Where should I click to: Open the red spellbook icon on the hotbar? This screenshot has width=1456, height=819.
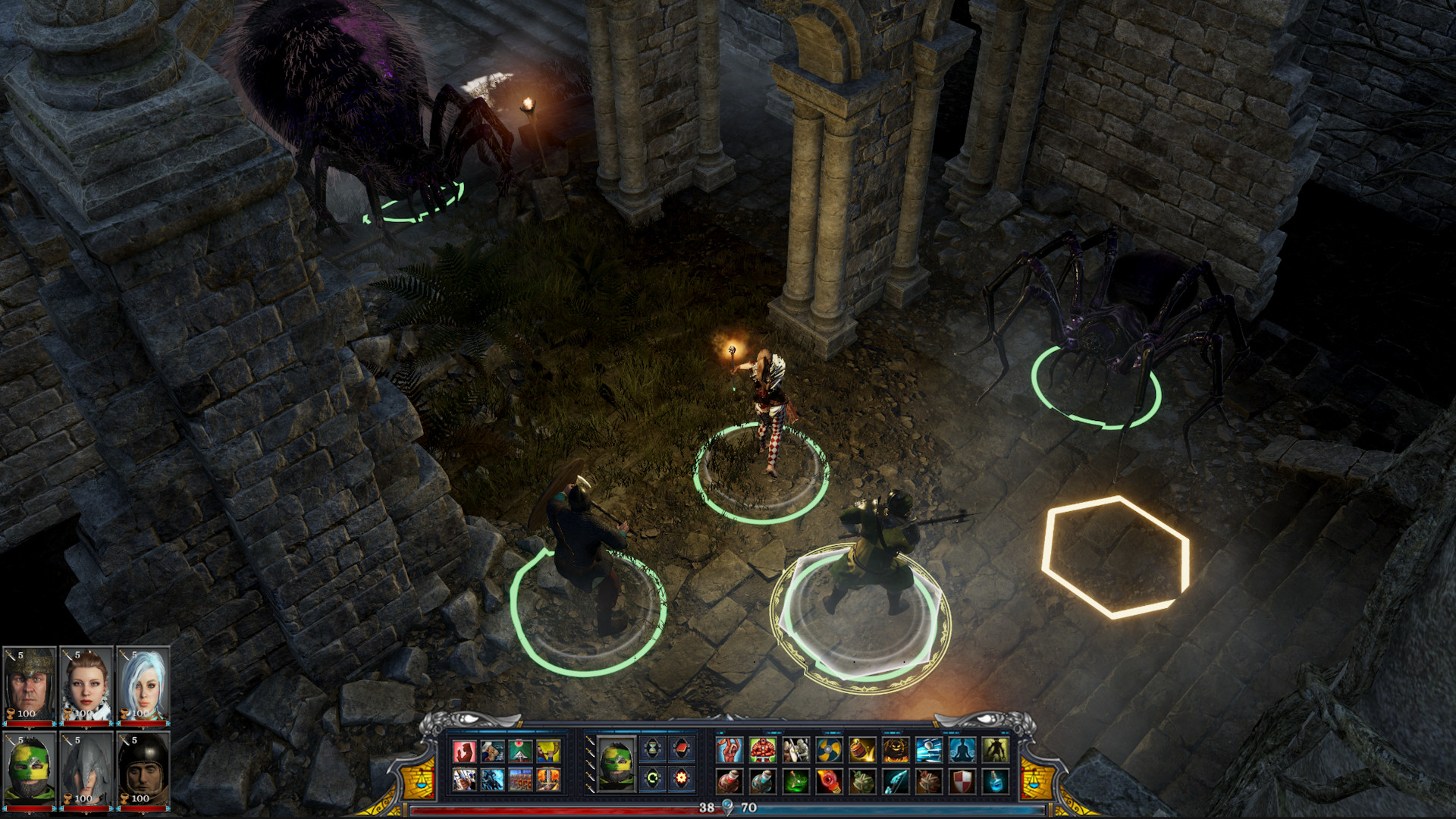pos(682,748)
